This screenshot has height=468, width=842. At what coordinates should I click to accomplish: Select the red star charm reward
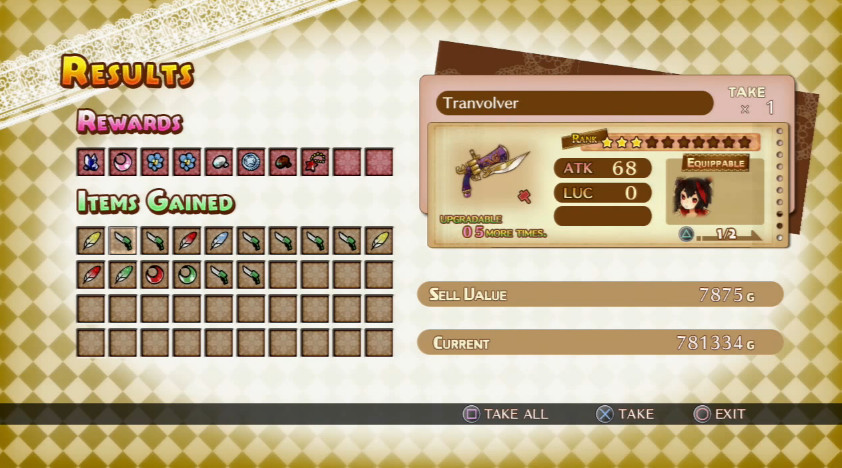(315, 162)
